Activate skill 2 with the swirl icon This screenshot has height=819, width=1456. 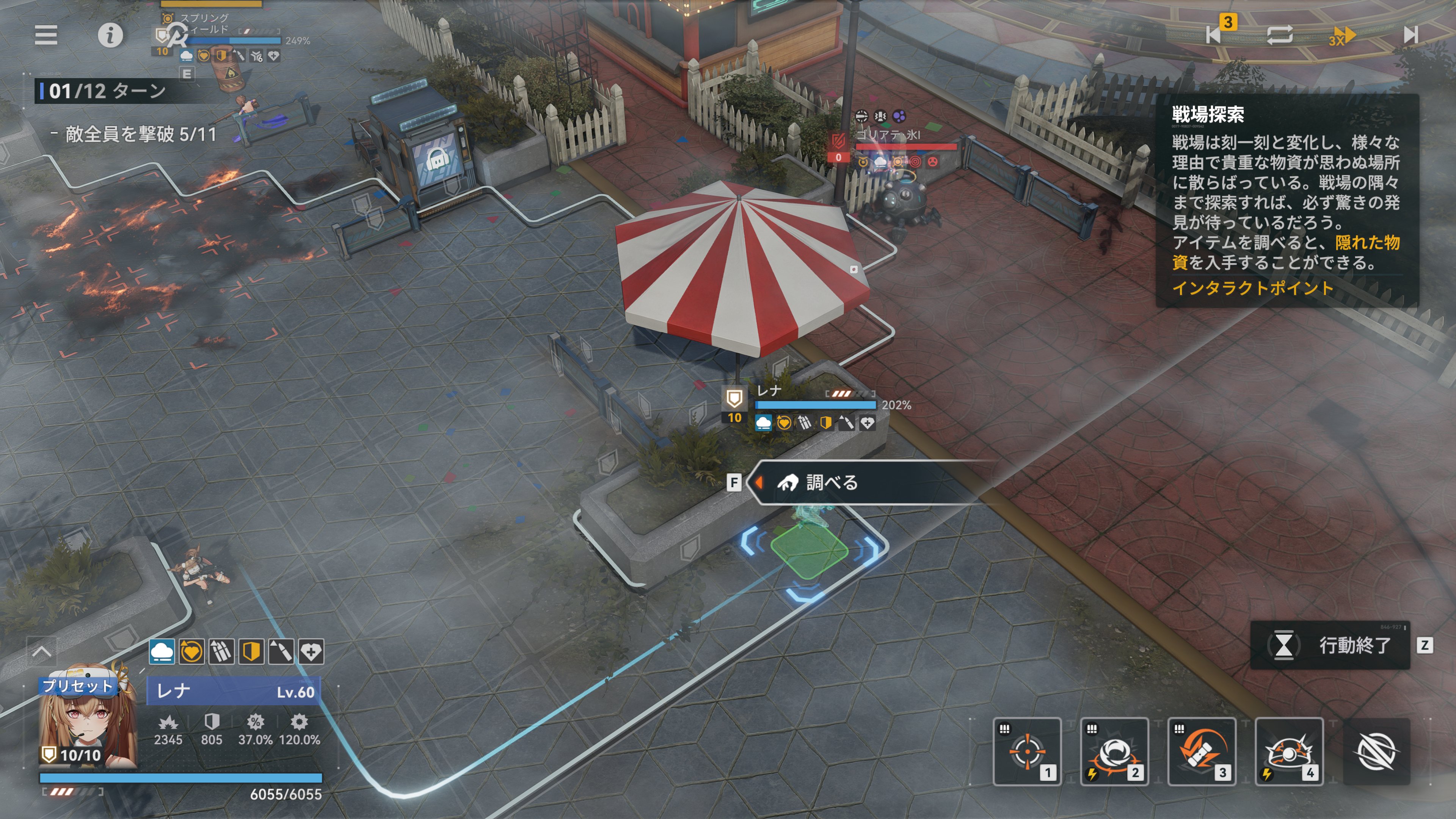[x=1114, y=752]
